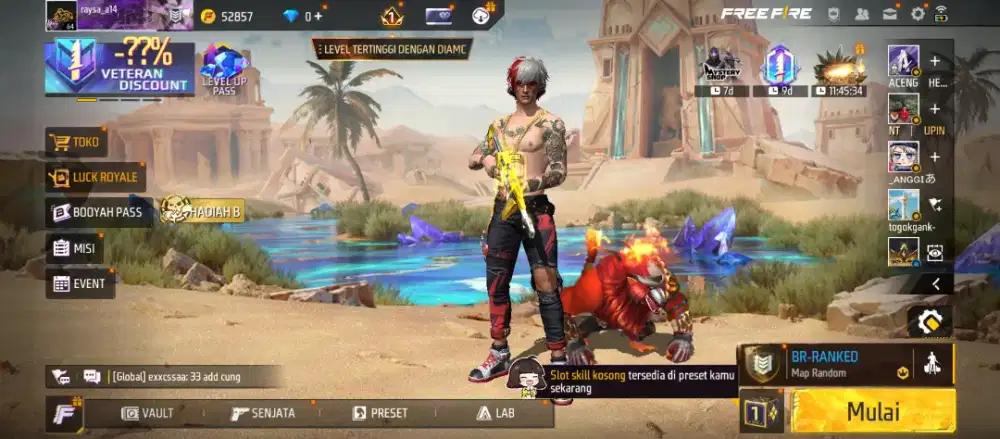Switch to the Preset tab

pos(380,413)
